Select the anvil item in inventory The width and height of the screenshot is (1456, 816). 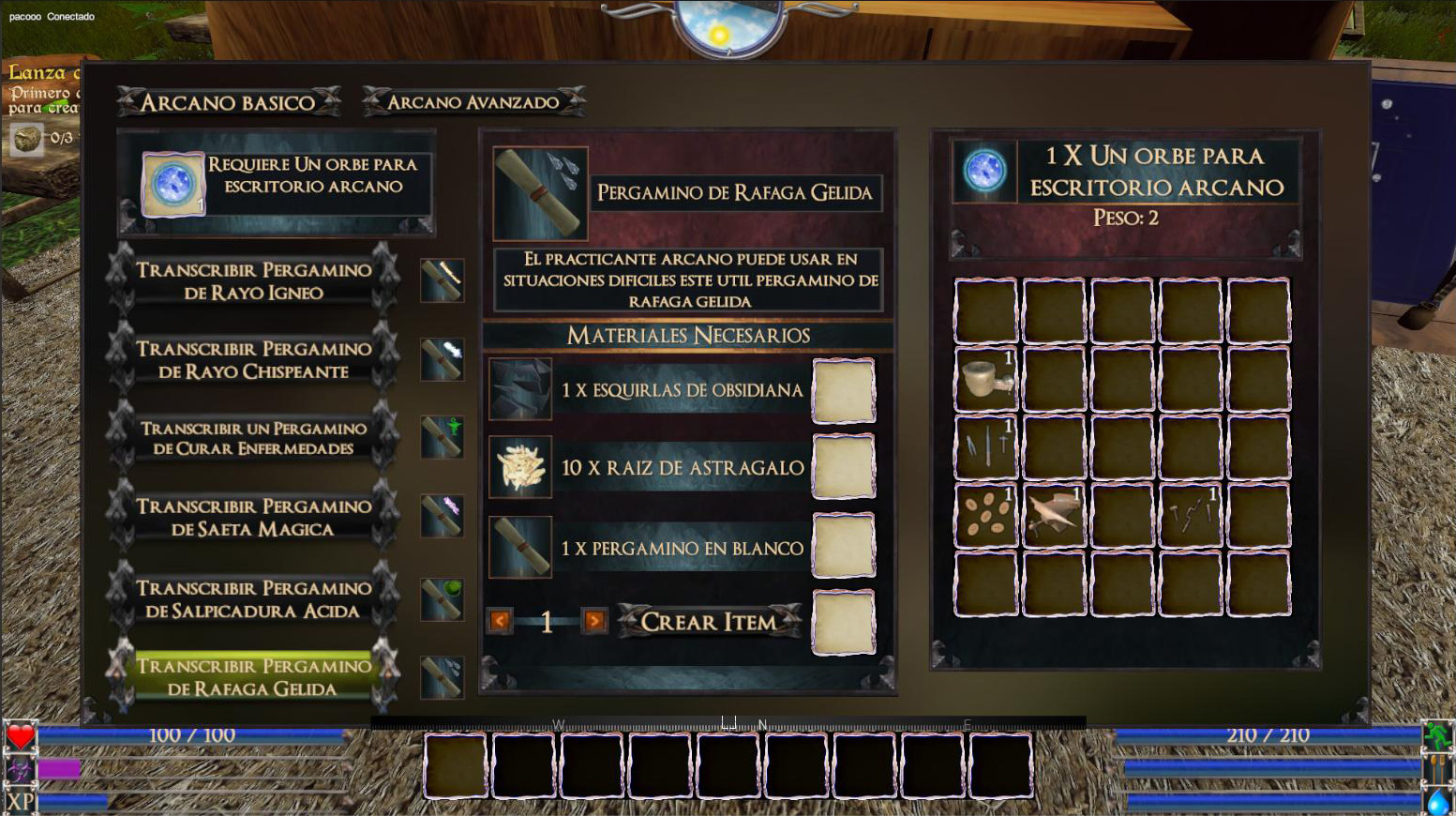(1054, 515)
